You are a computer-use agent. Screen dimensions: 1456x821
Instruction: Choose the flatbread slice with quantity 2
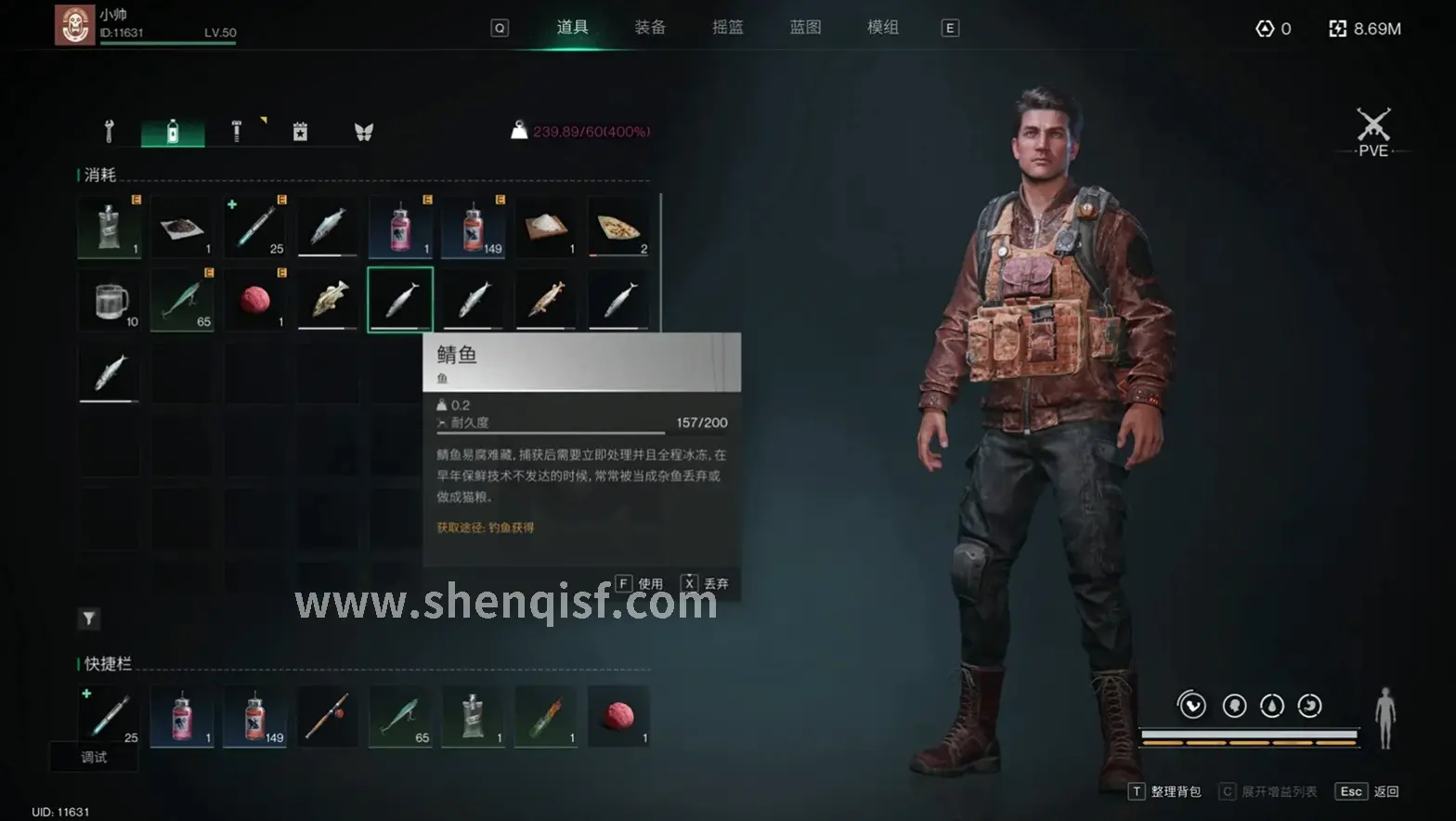click(618, 227)
